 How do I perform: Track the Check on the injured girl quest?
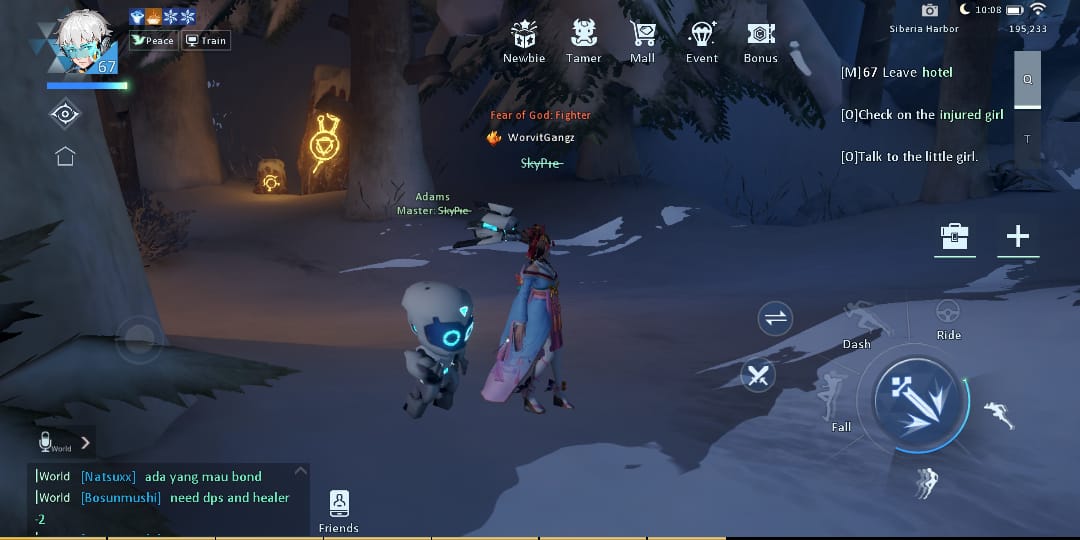tap(922, 115)
